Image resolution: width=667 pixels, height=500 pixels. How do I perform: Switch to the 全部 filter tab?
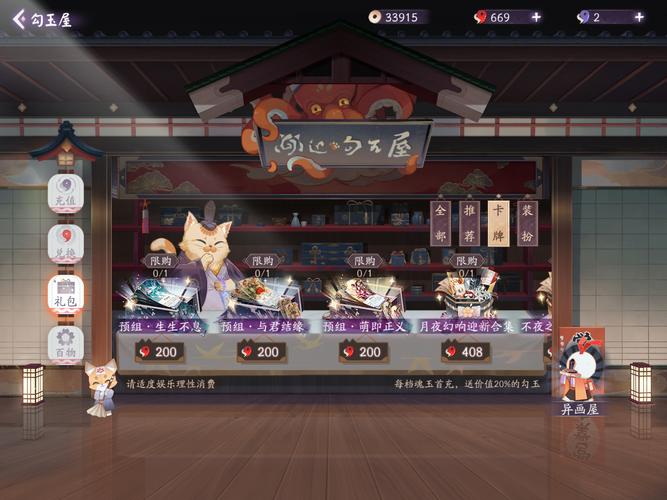(x=440, y=223)
